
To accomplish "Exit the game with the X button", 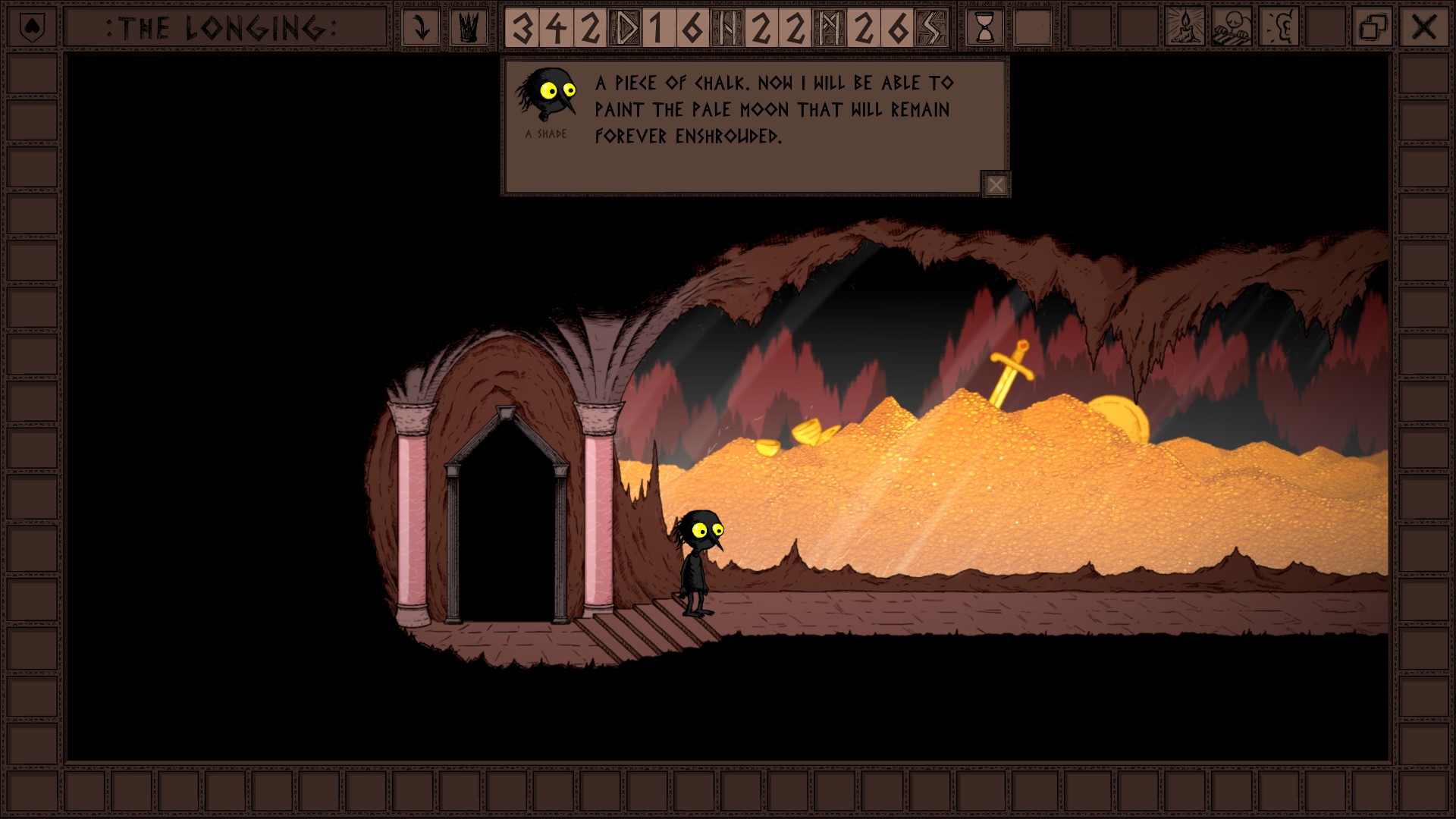I will click(x=1423, y=28).
